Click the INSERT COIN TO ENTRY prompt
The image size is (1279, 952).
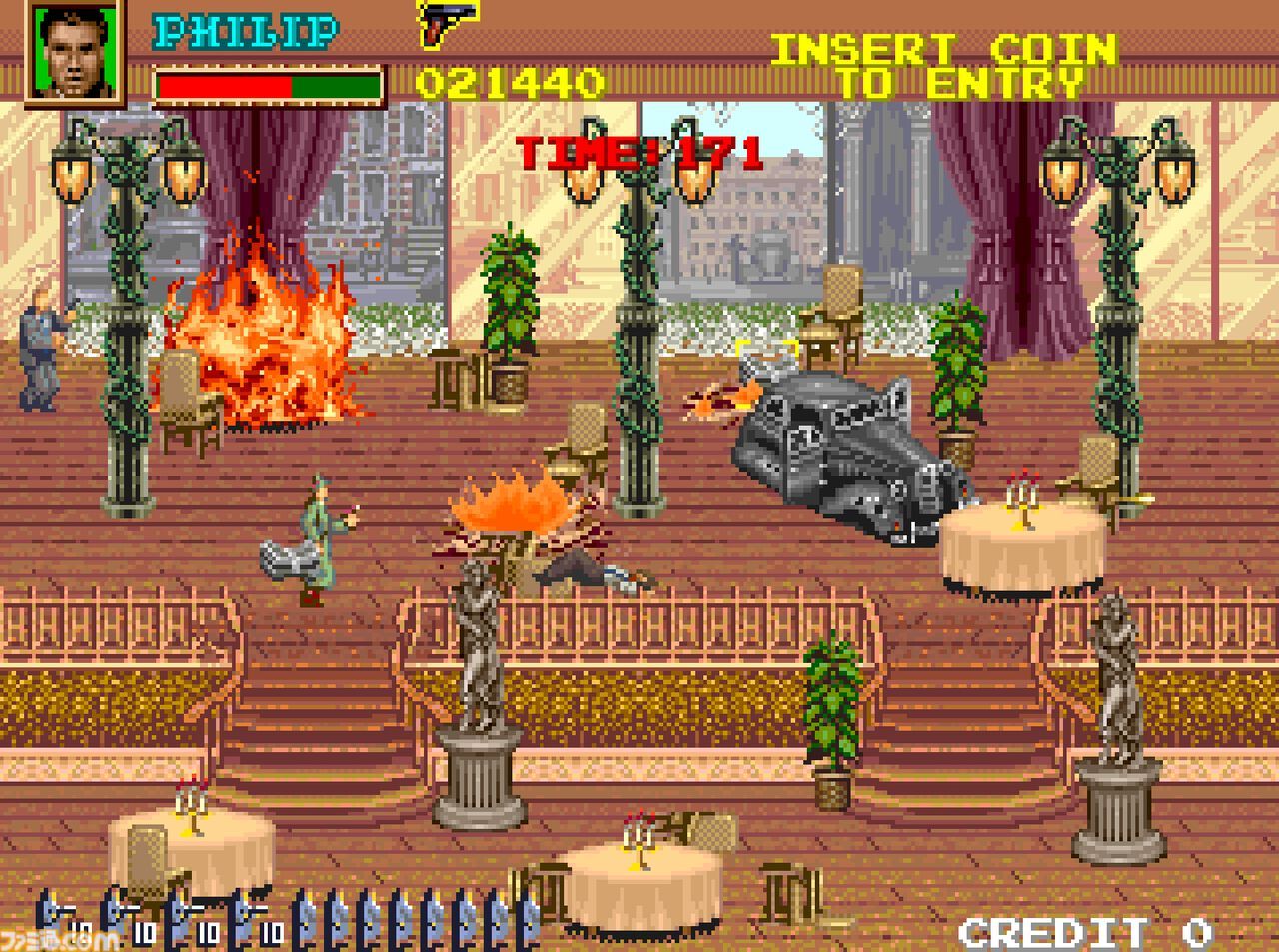pos(944,66)
